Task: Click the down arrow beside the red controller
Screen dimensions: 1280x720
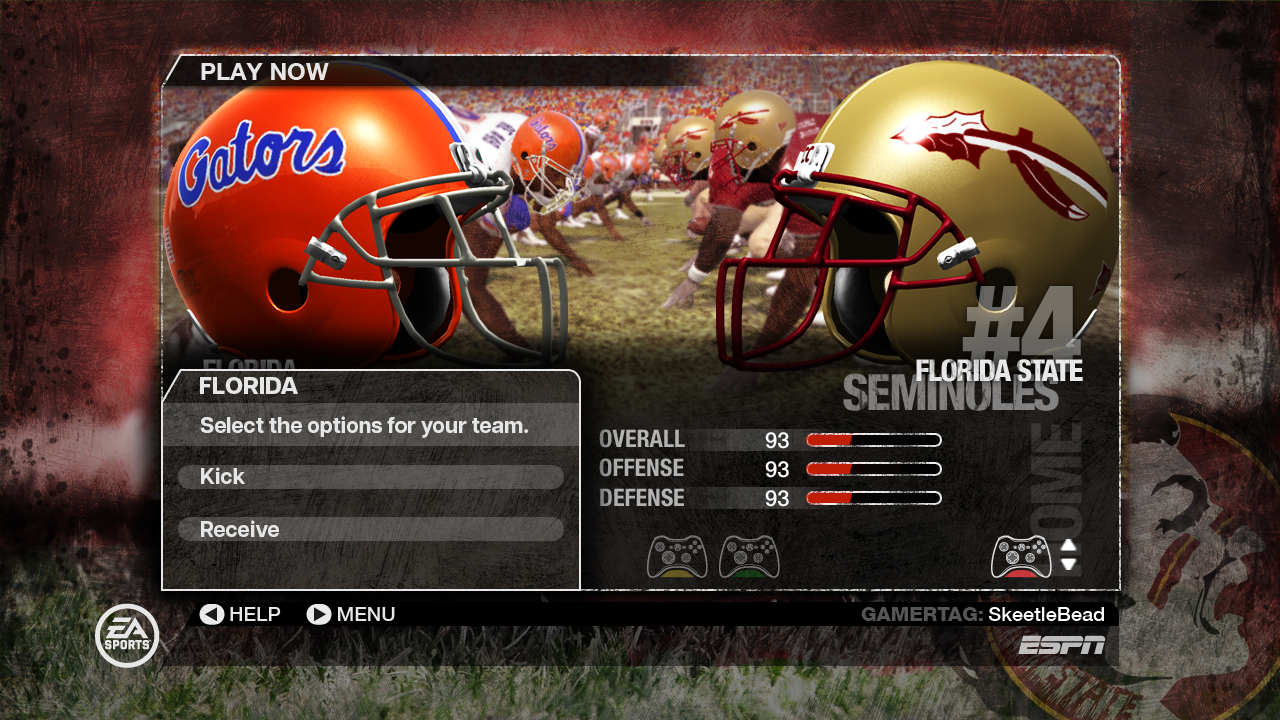Action: pyautogui.click(x=1068, y=564)
